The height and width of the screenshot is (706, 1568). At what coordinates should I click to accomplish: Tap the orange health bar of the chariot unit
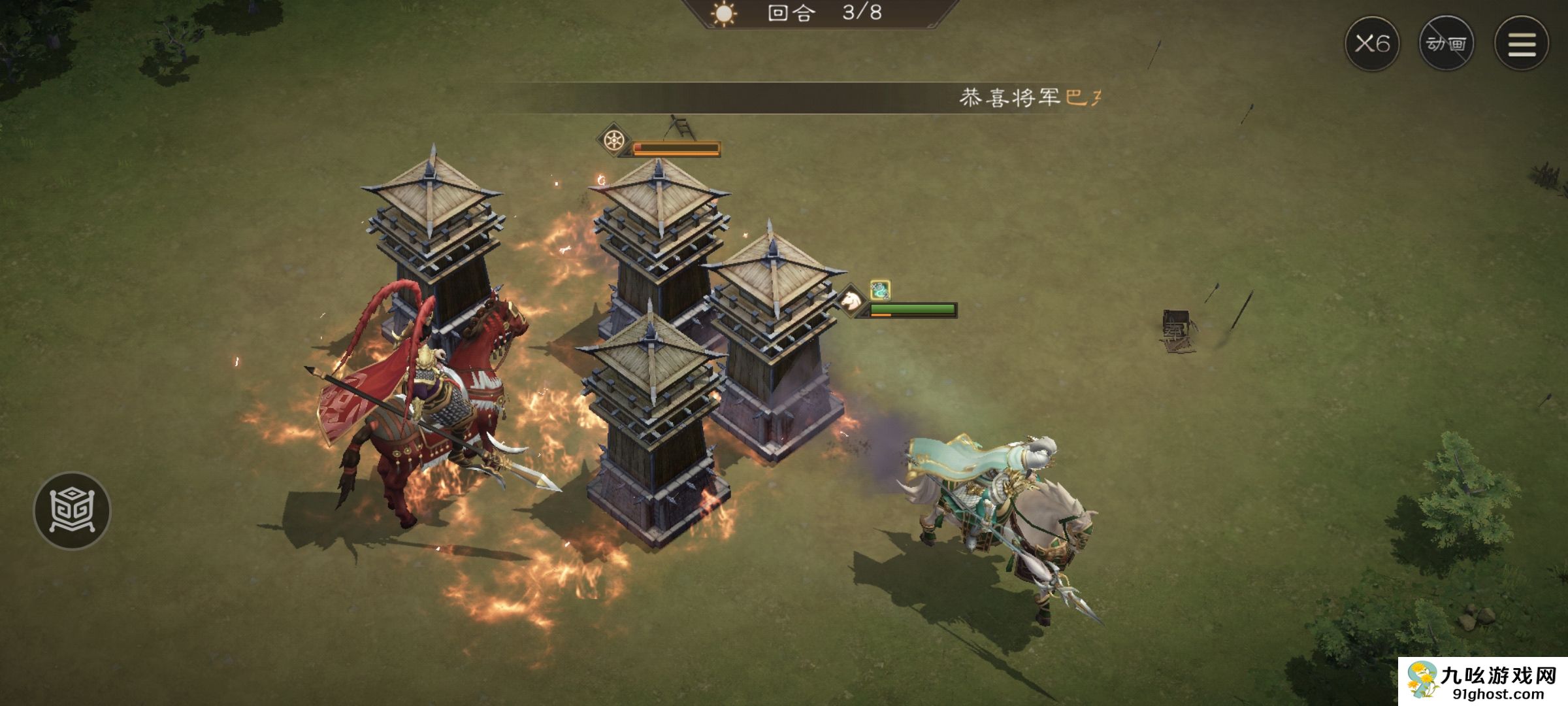(676, 149)
